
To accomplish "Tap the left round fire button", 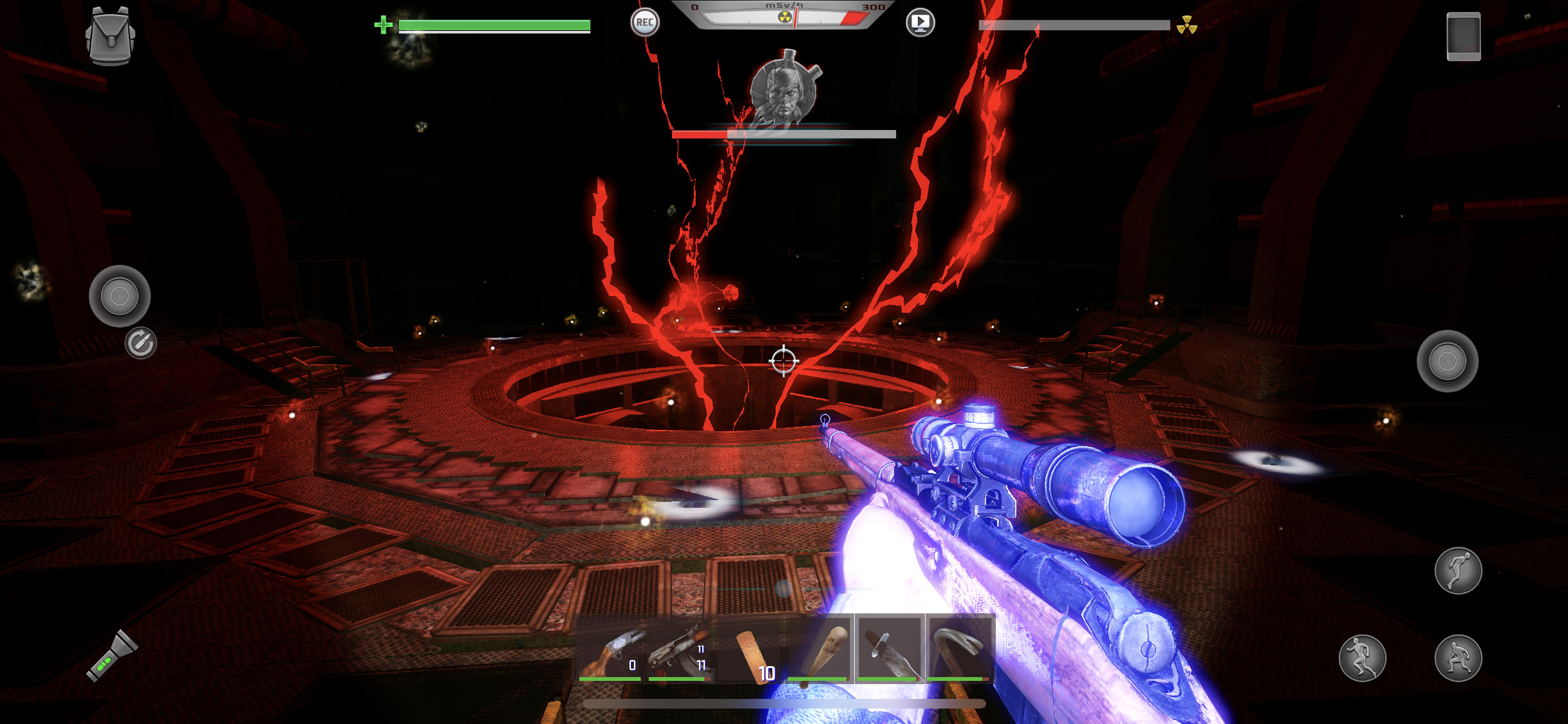I will [x=120, y=296].
